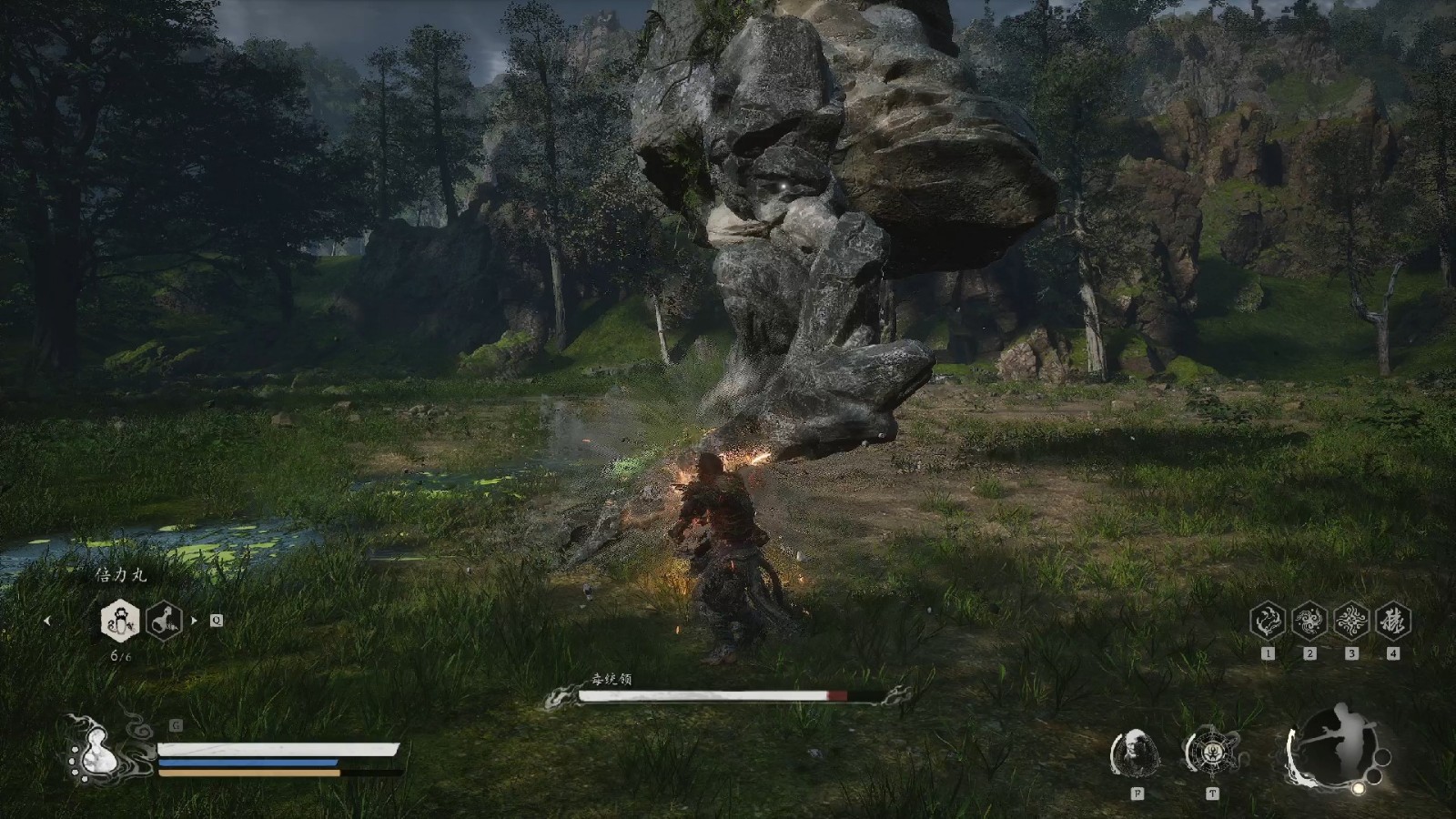
Task: Cycle quick items with the left arrow
Action: [x=47, y=622]
